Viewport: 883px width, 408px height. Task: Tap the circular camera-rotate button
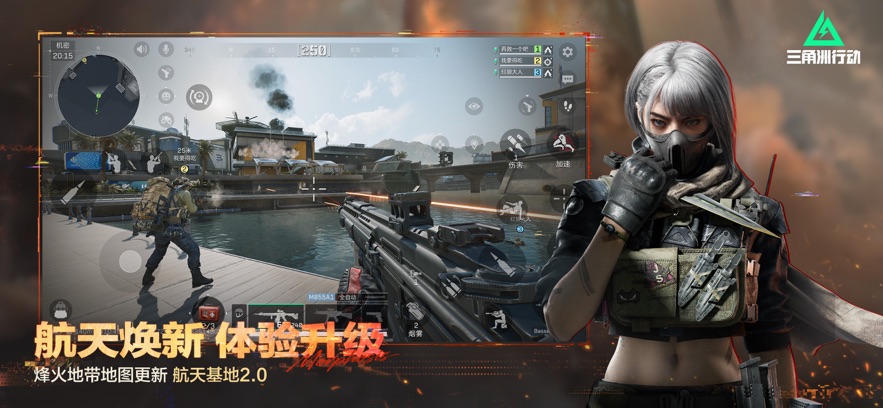click(x=200, y=97)
